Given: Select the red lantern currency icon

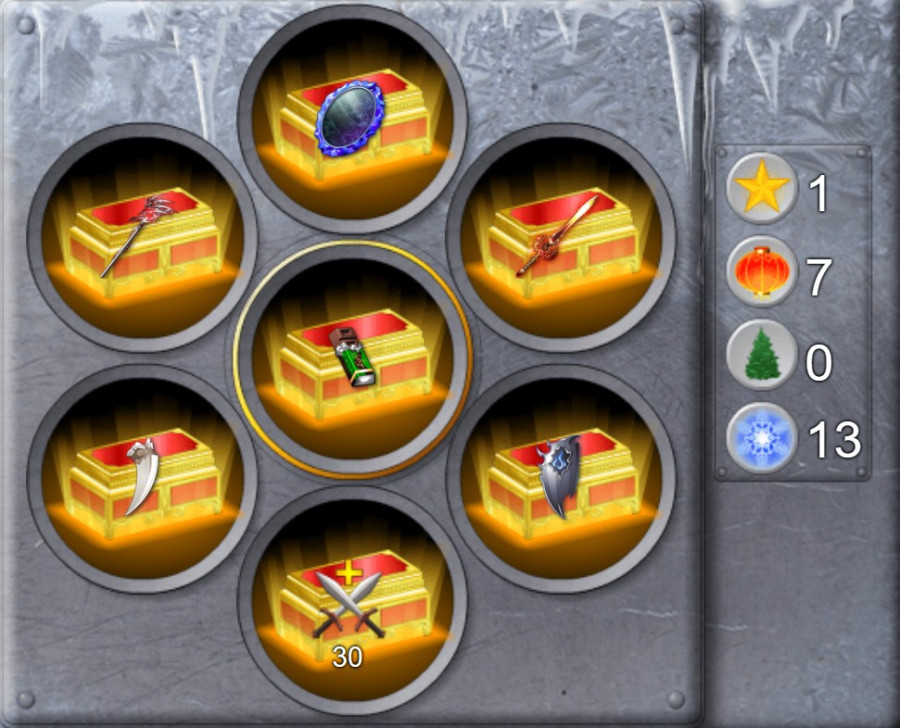Looking at the screenshot, I should (762, 271).
